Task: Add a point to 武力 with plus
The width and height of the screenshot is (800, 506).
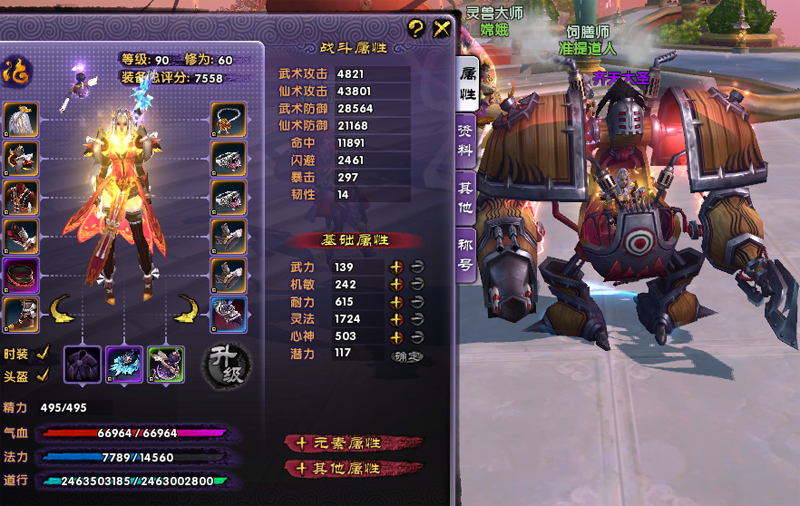Action: tap(396, 267)
